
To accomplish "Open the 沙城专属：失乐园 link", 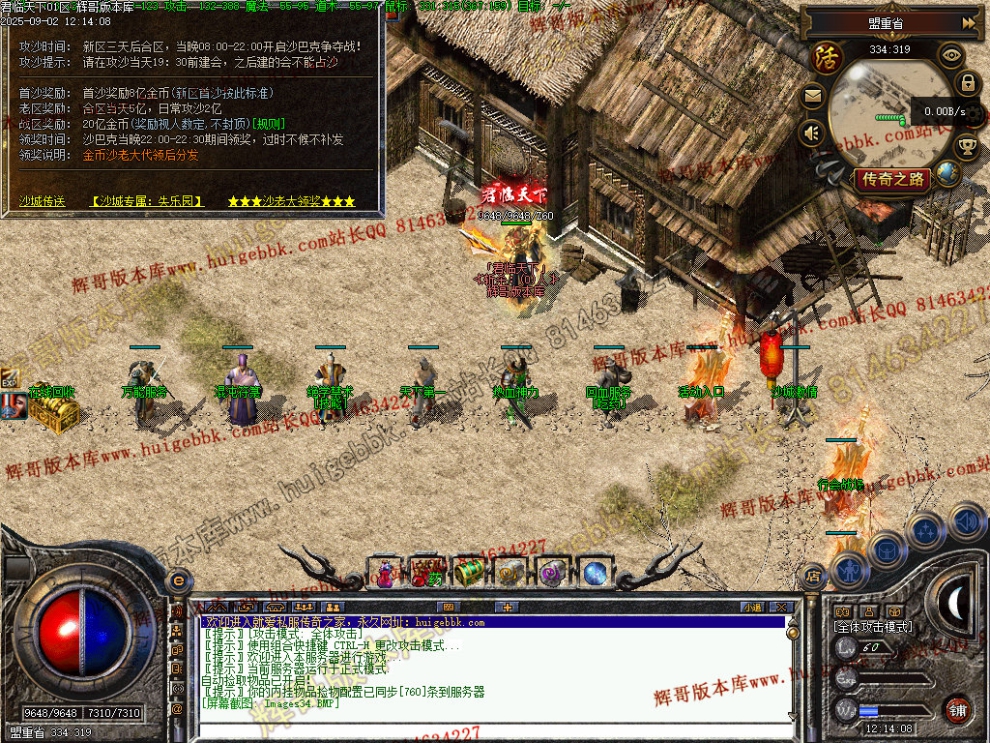I will point(146,201).
